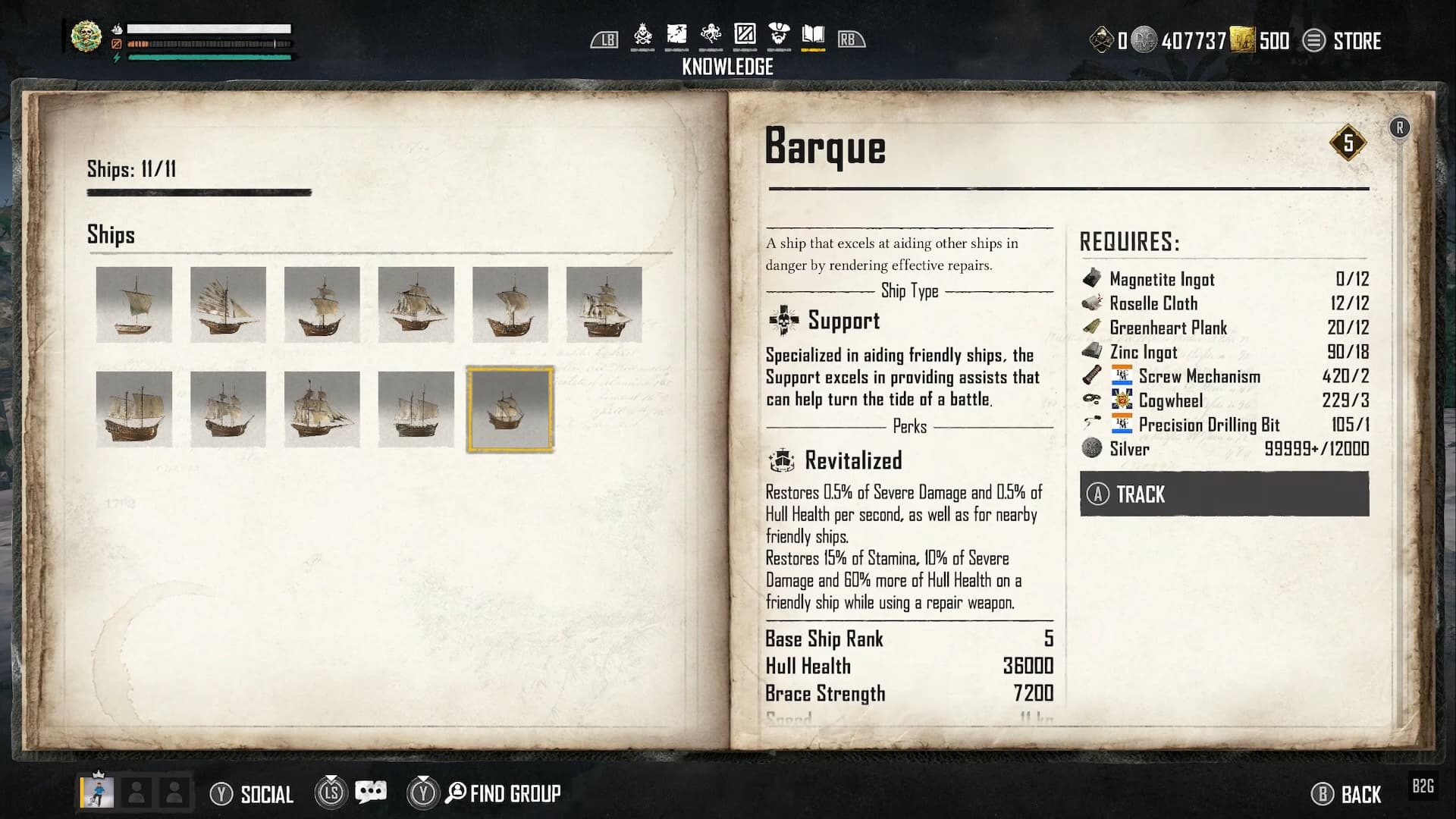1456x819 pixels.
Task: Choose the small single-sail dhow thumbnail
Action: click(x=133, y=305)
